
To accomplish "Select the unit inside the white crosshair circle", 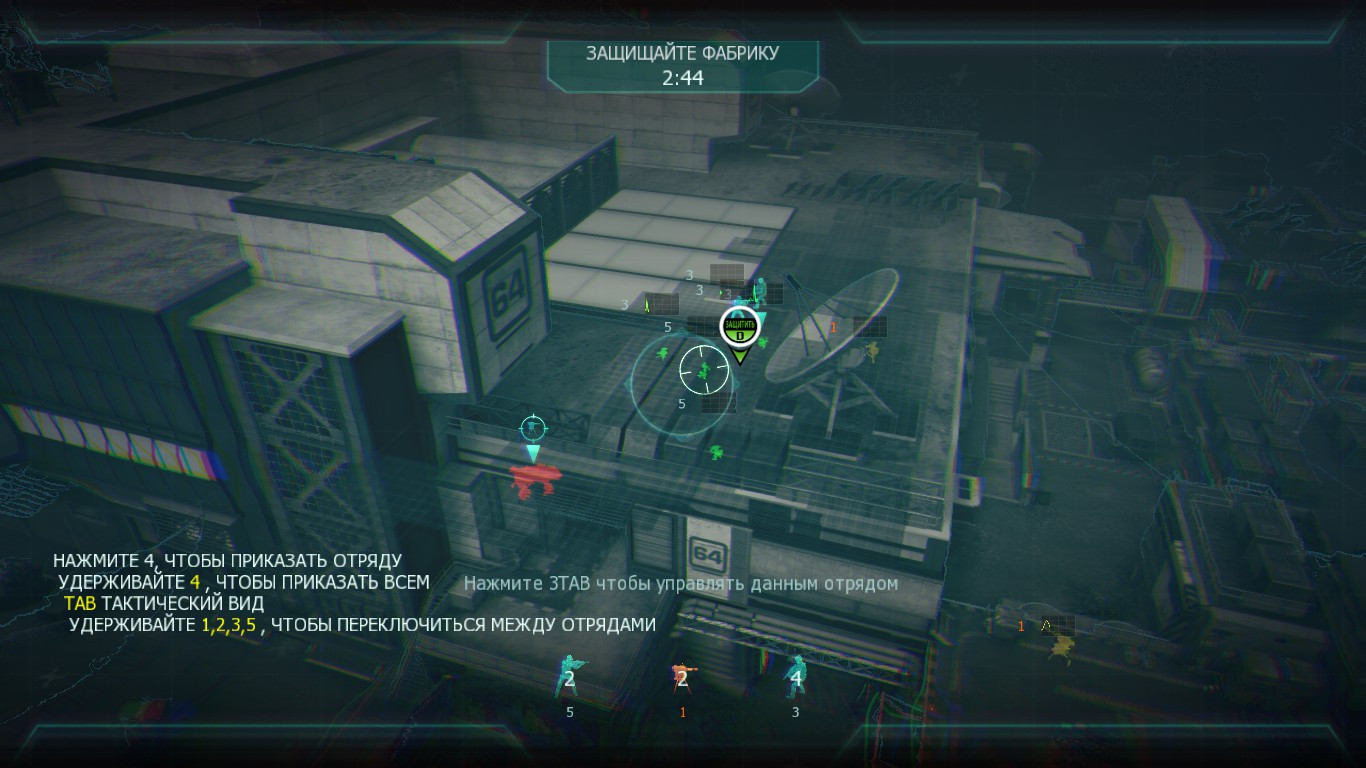I will 705,370.
